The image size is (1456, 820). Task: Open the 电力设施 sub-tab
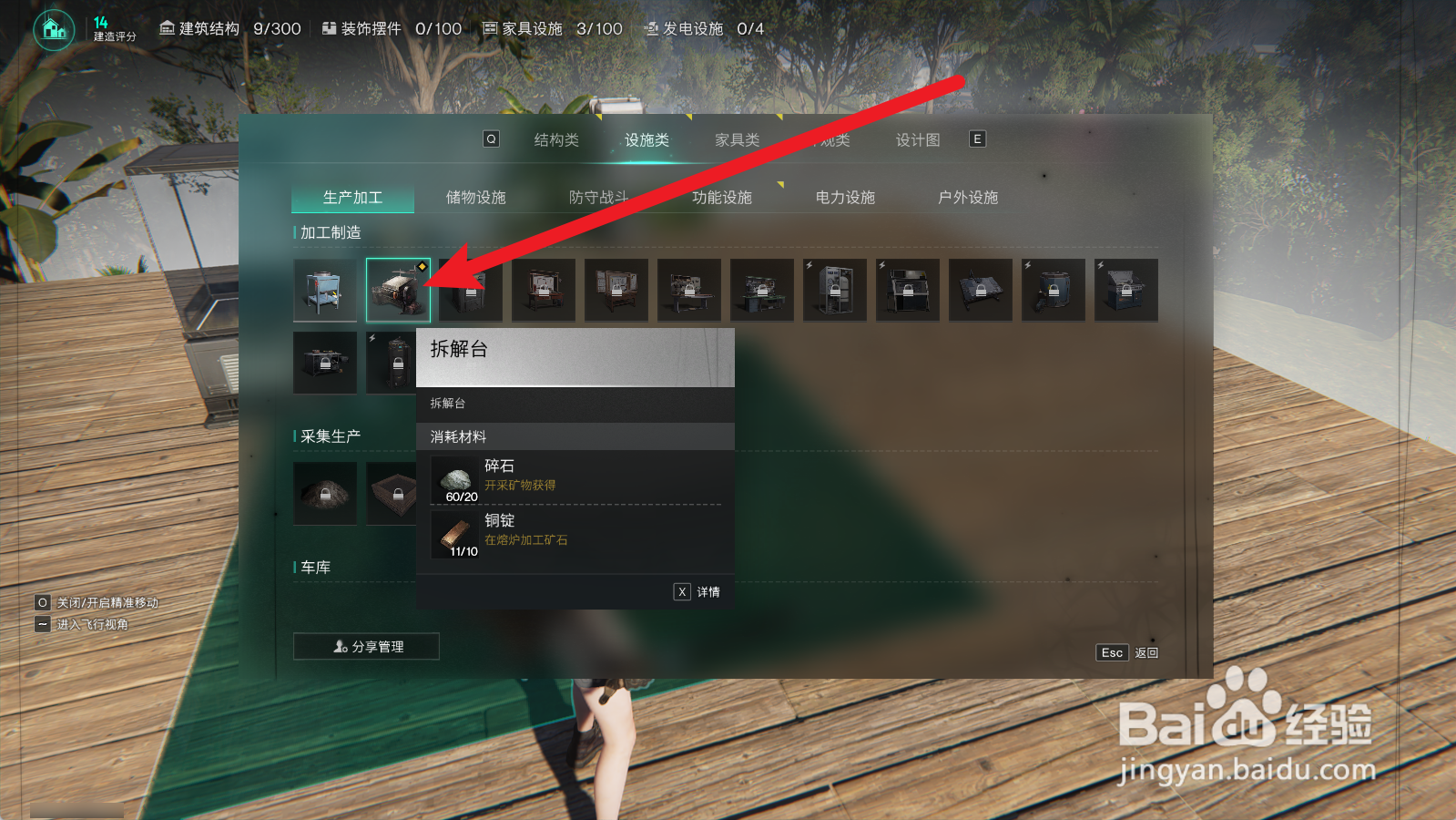tap(846, 196)
